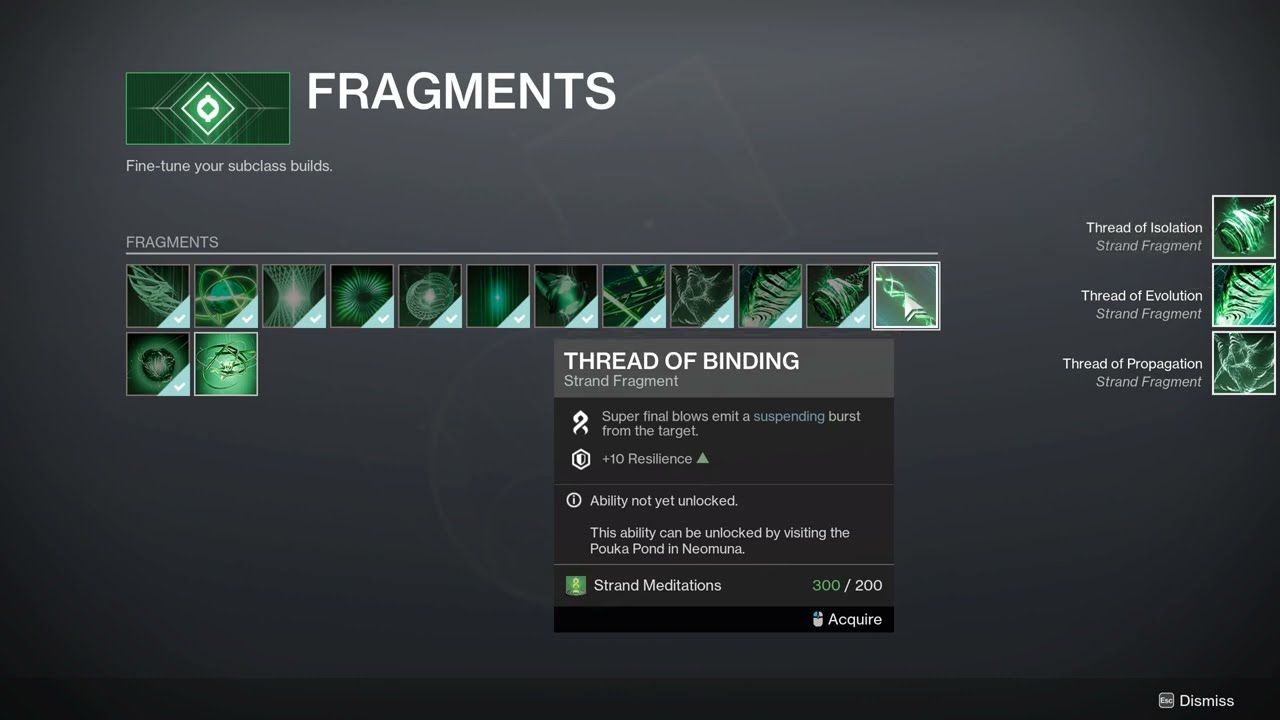
Task: Select the unchecked fragment tile in the second row
Action: pyautogui.click(x=226, y=363)
